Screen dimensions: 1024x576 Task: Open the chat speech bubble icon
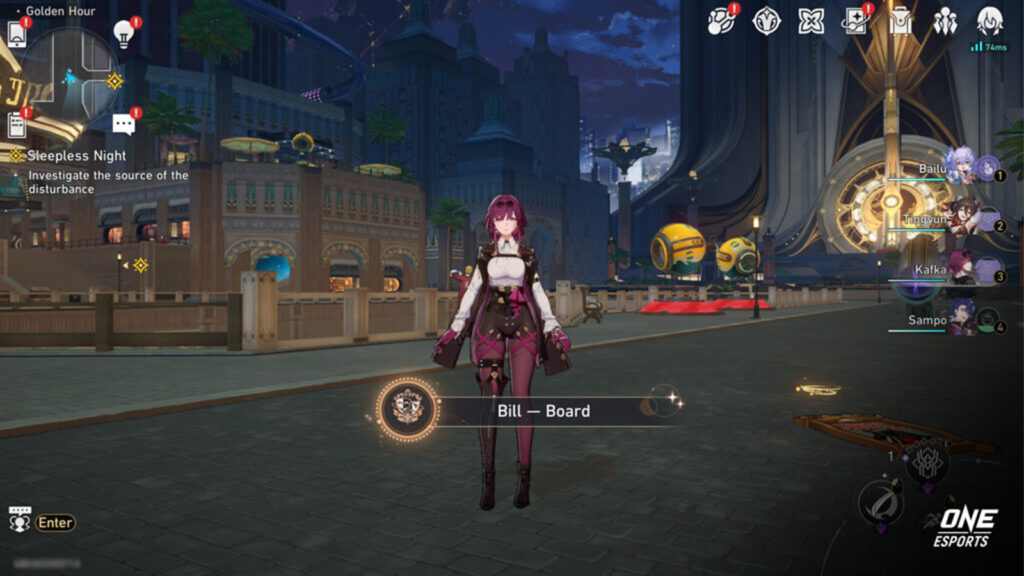coord(123,123)
